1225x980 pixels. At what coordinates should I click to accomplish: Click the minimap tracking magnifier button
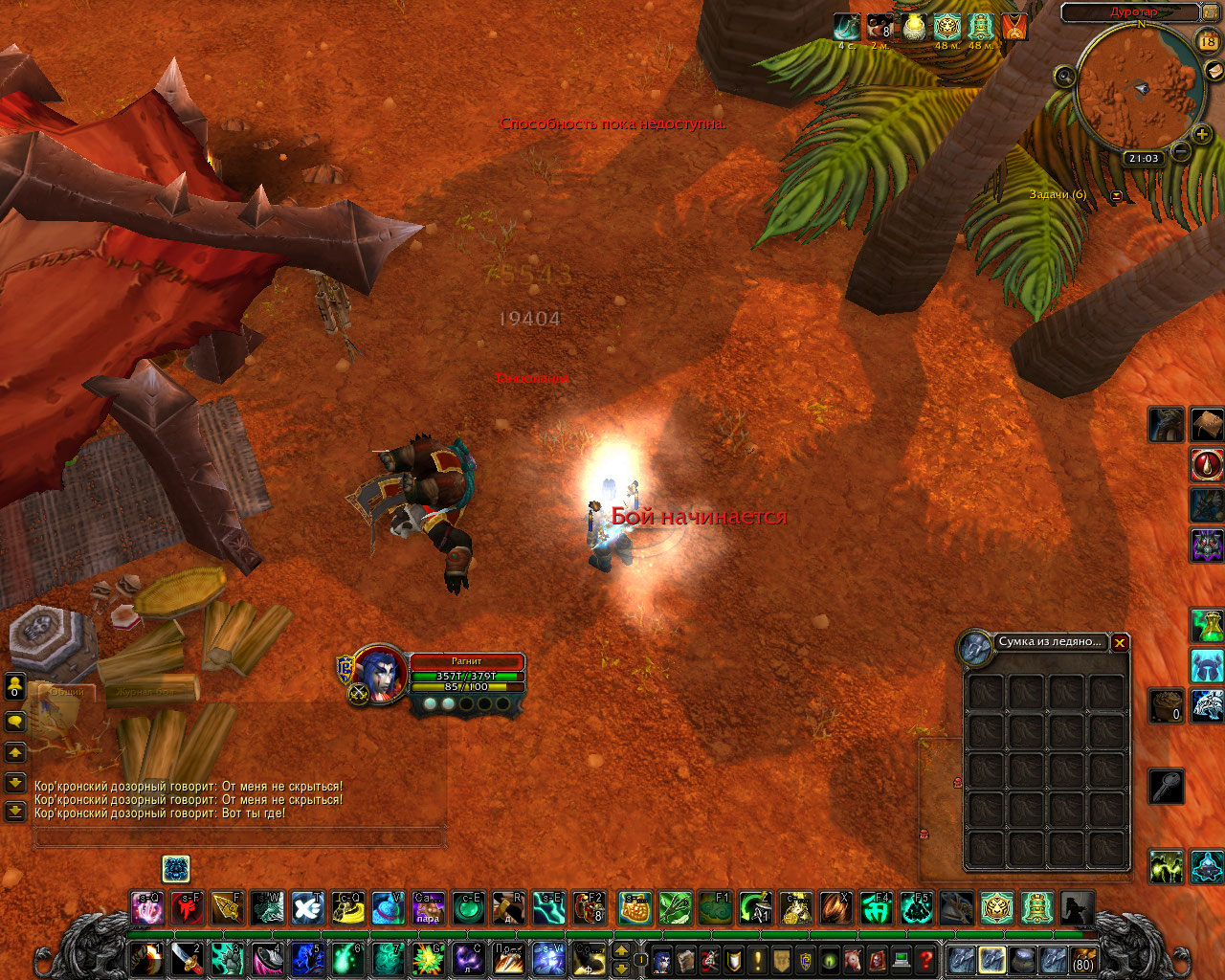(x=1064, y=77)
